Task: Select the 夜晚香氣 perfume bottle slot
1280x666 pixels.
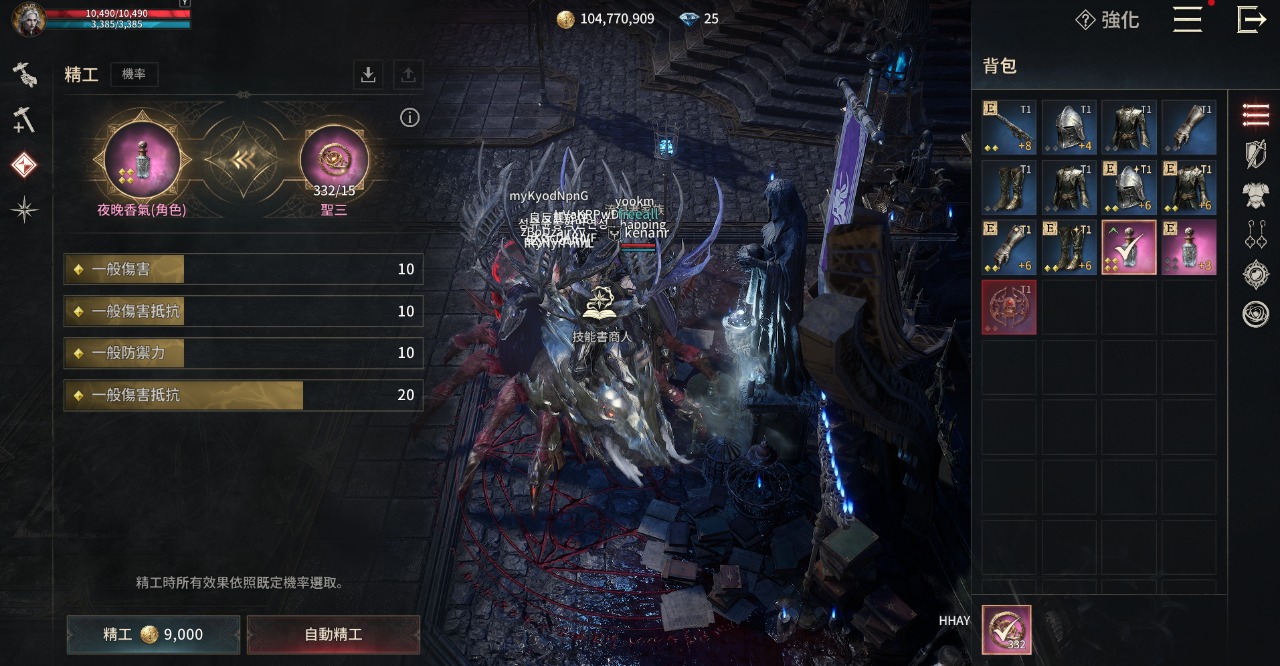Action: click(142, 160)
